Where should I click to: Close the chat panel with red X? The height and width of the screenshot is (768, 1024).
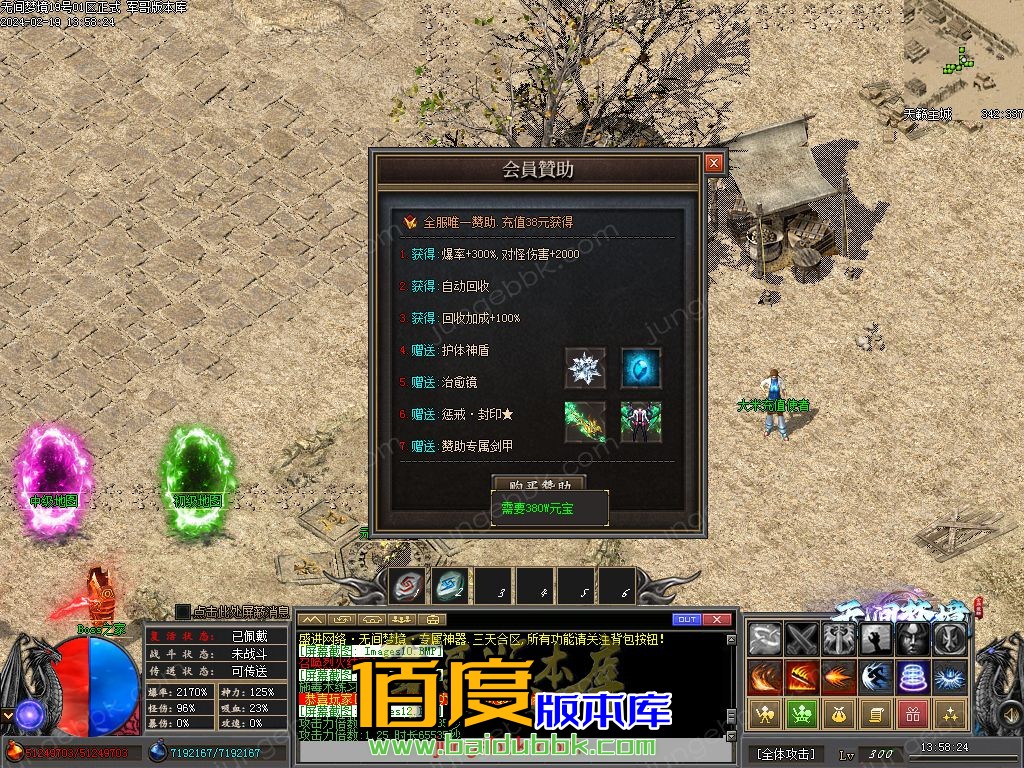(x=716, y=619)
